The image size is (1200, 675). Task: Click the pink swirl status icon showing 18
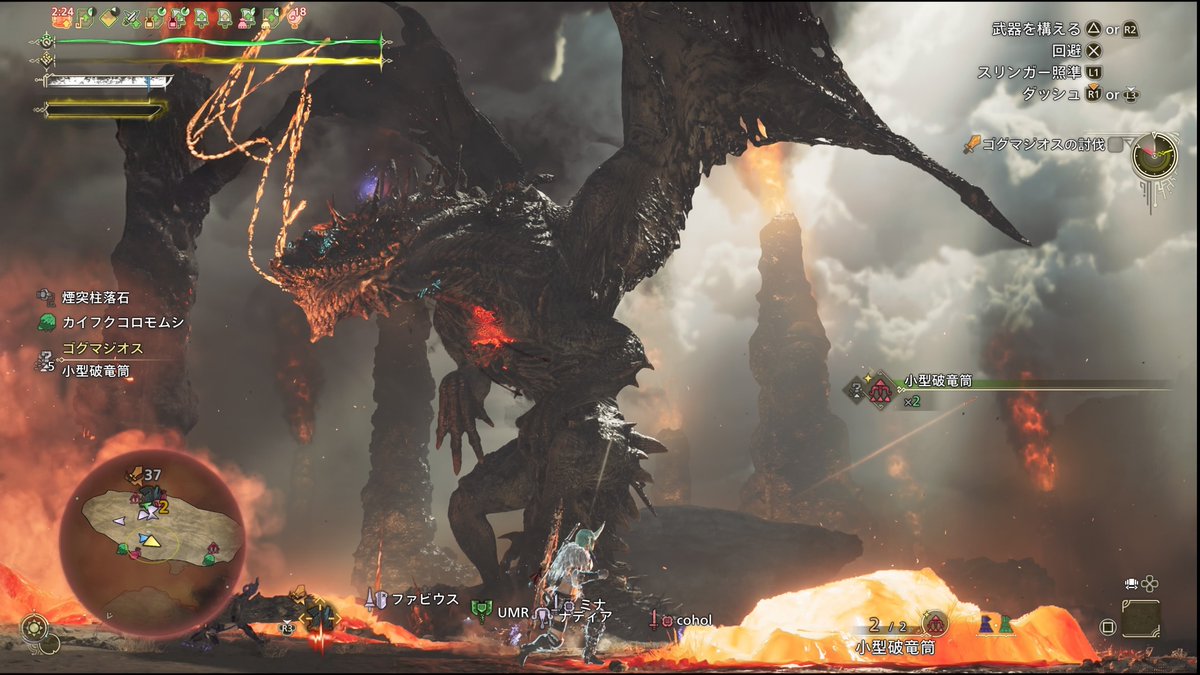(x=296, y=15)
